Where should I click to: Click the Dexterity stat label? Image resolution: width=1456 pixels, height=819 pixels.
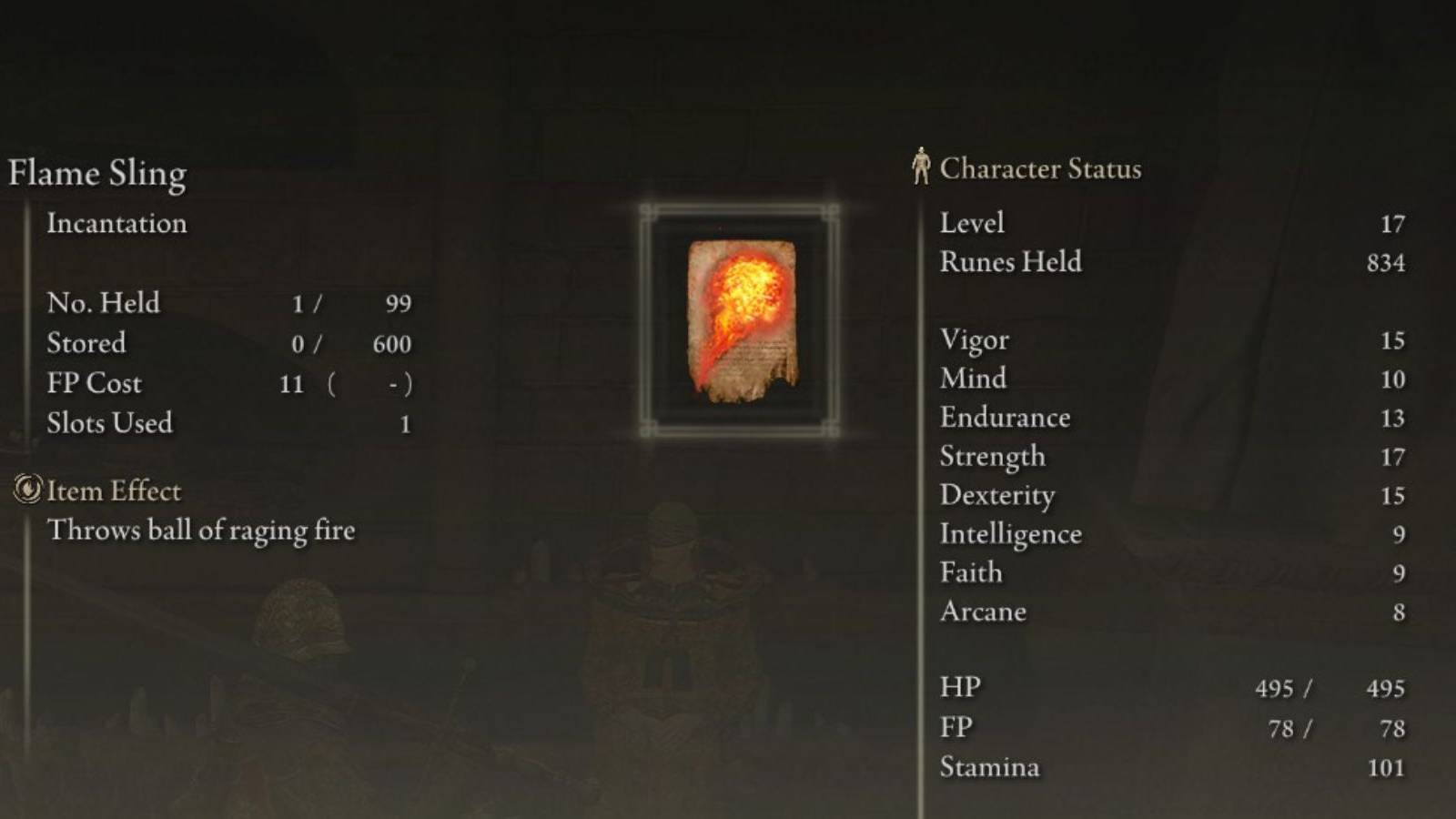[998, 495]
